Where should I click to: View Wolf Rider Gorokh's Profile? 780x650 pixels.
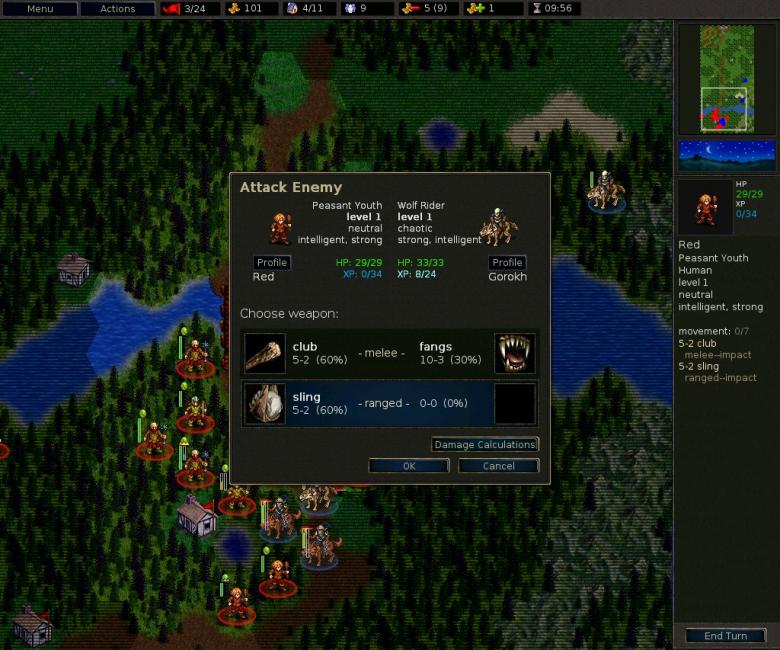507,262
